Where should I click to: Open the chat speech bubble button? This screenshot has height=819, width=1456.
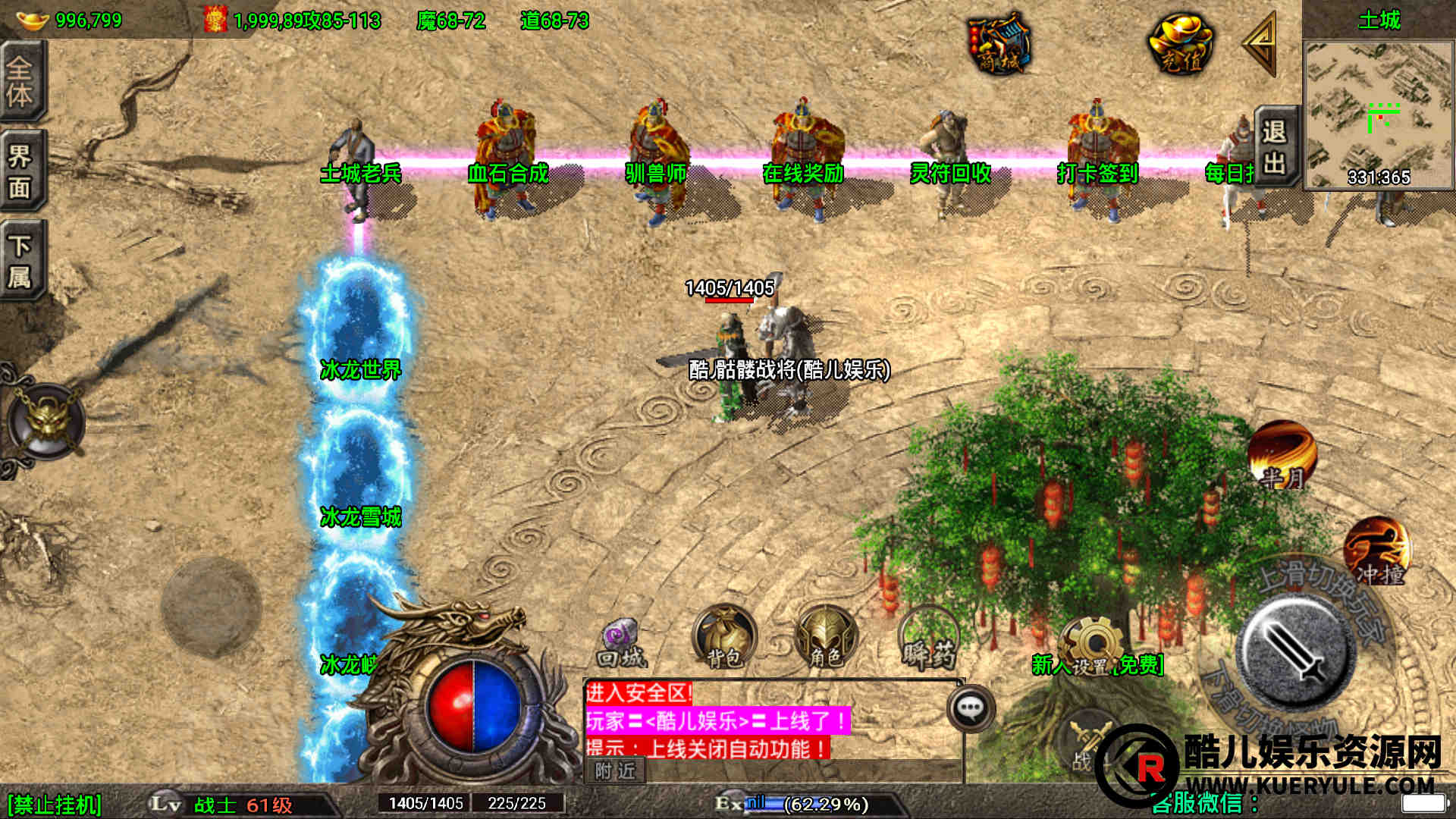click(971, 708)
